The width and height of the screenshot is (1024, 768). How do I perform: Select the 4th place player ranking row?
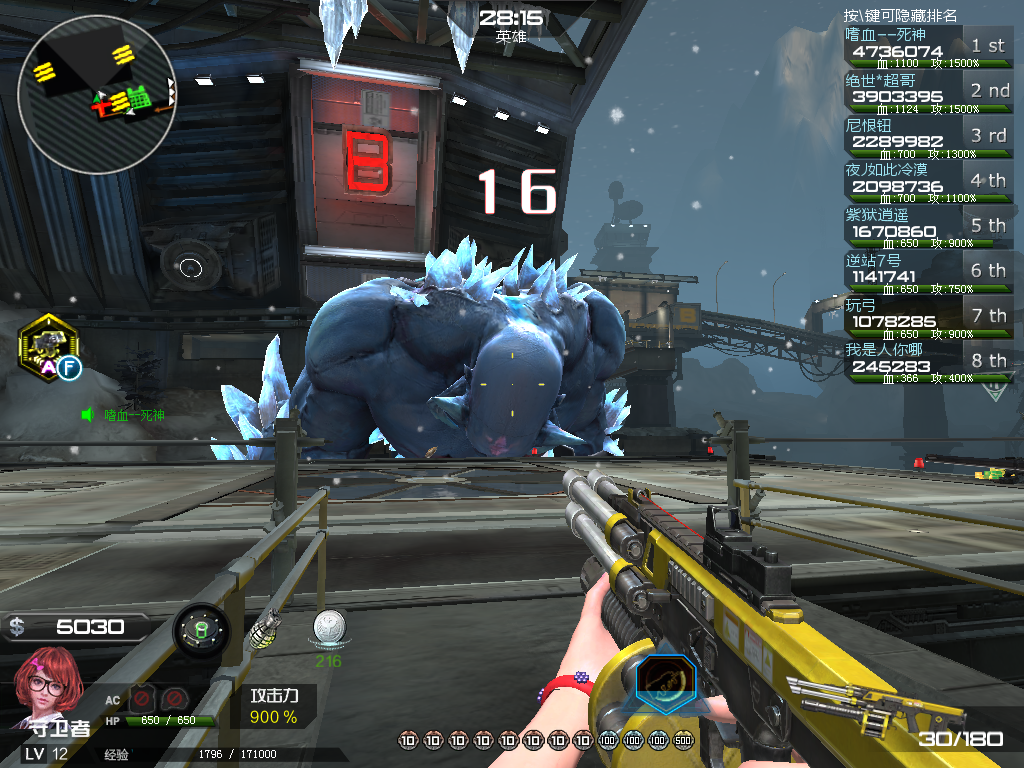click(x=927, y=183)
